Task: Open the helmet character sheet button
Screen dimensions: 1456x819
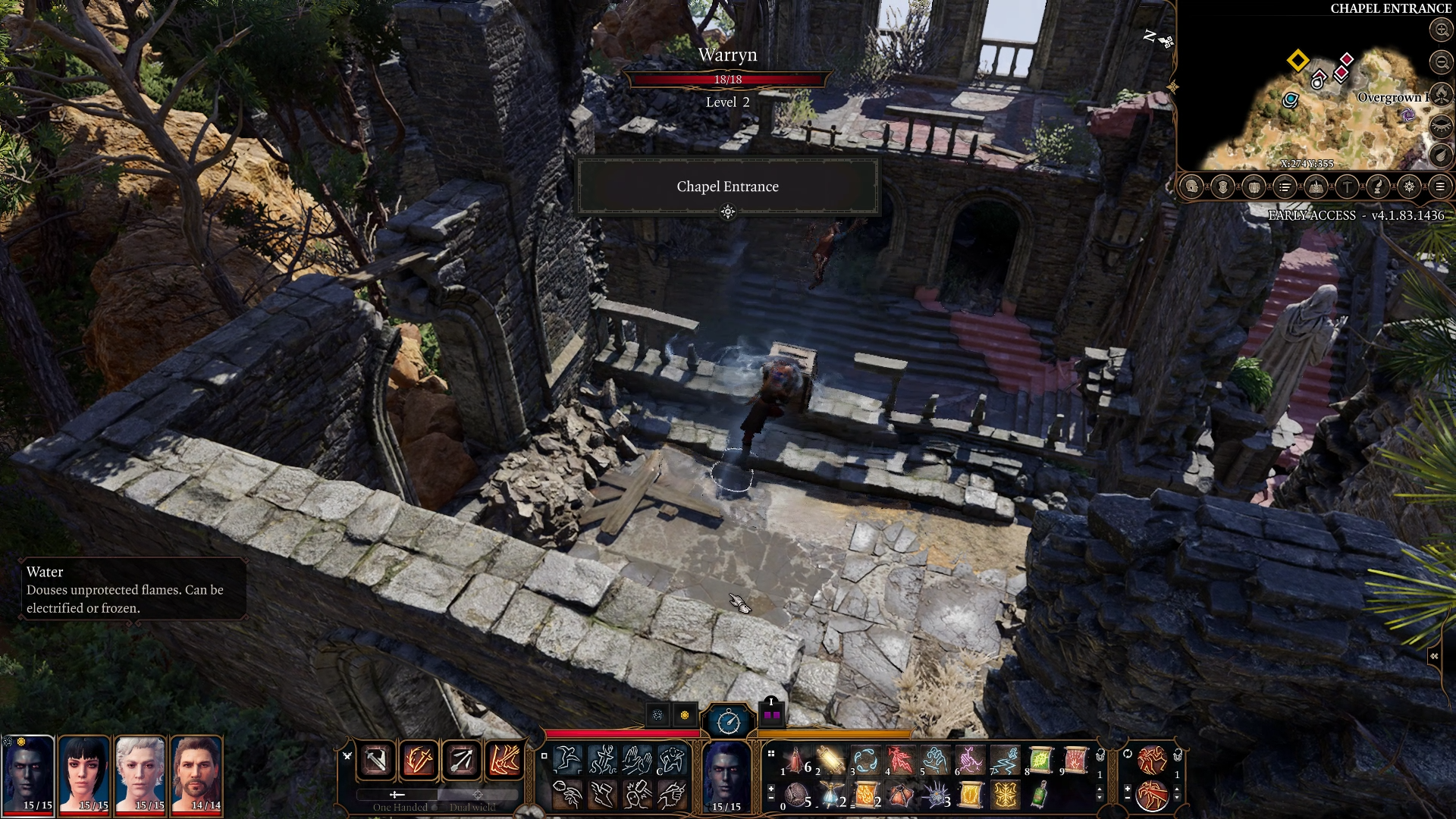Action: click(1191, 187)
